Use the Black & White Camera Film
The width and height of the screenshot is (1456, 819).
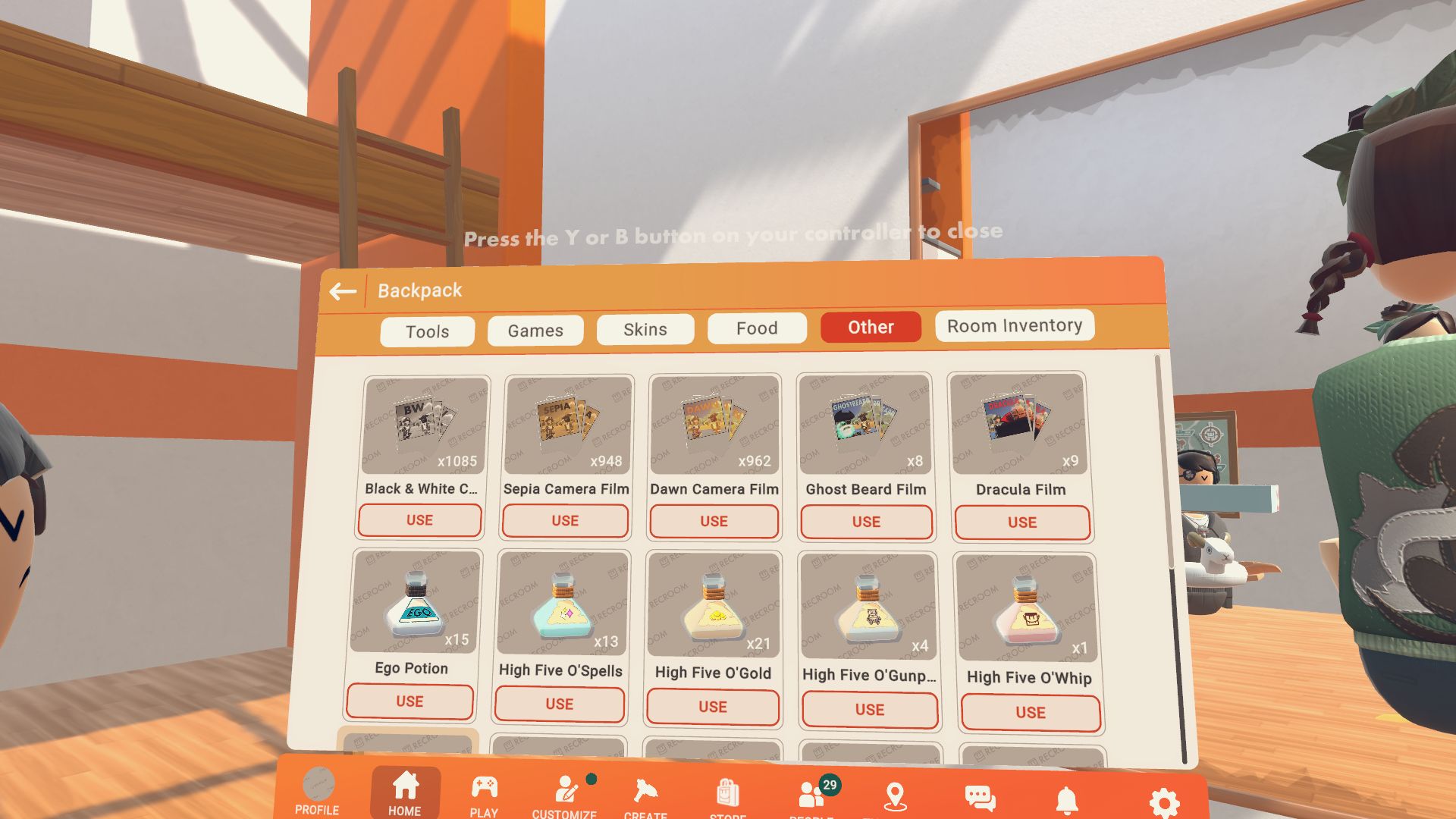419,520
